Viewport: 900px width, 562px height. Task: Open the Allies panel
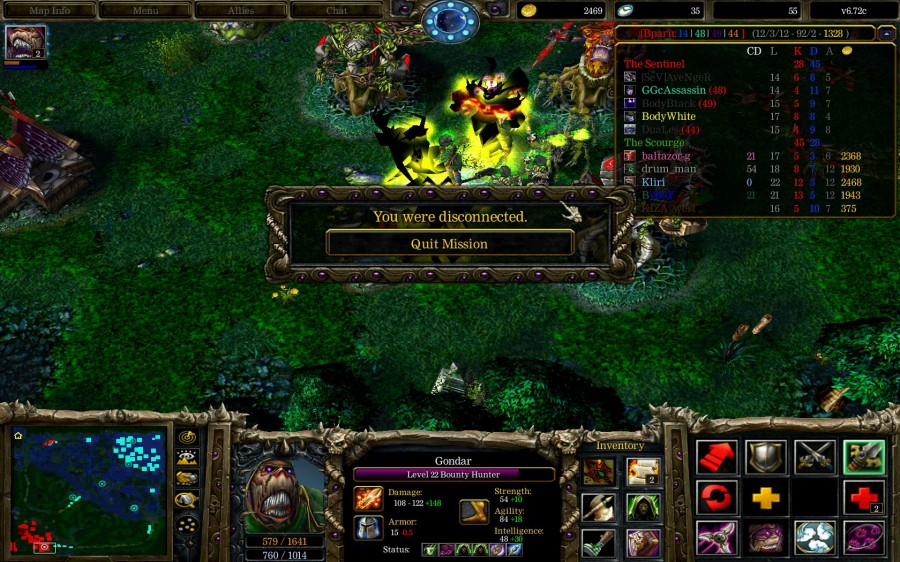(x=240, y=10)
